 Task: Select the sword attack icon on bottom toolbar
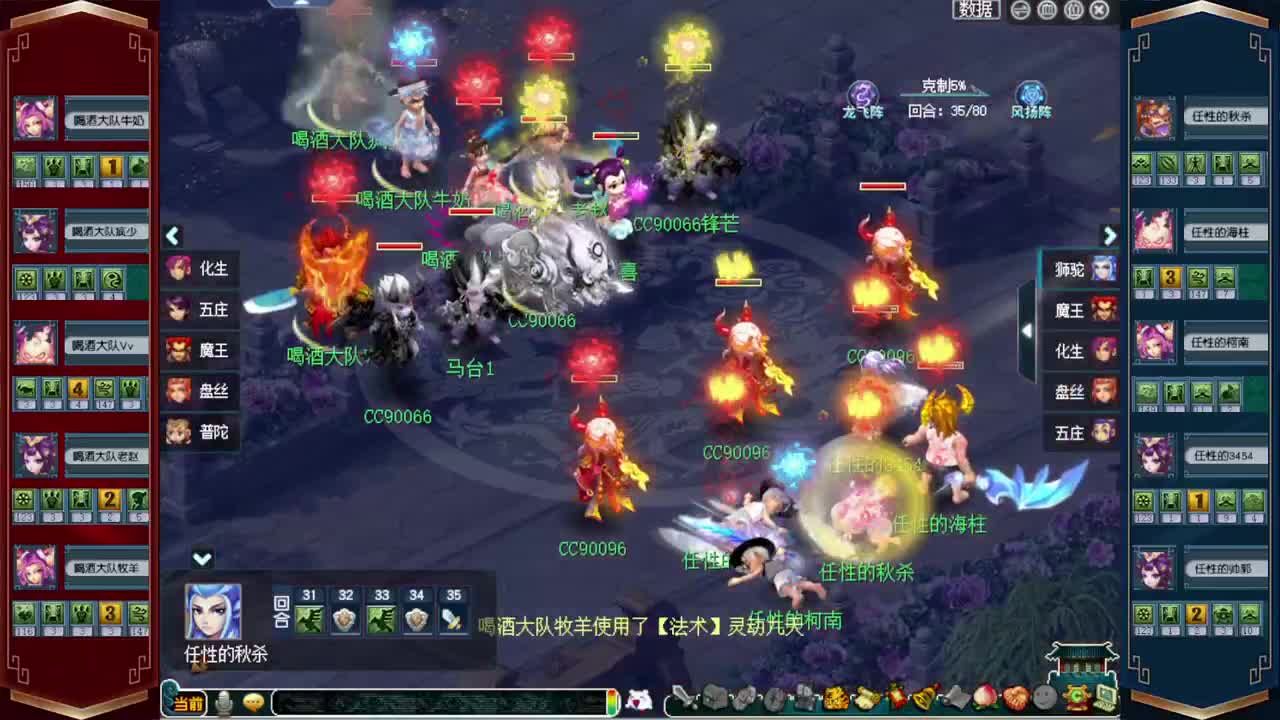coord(682,700)
